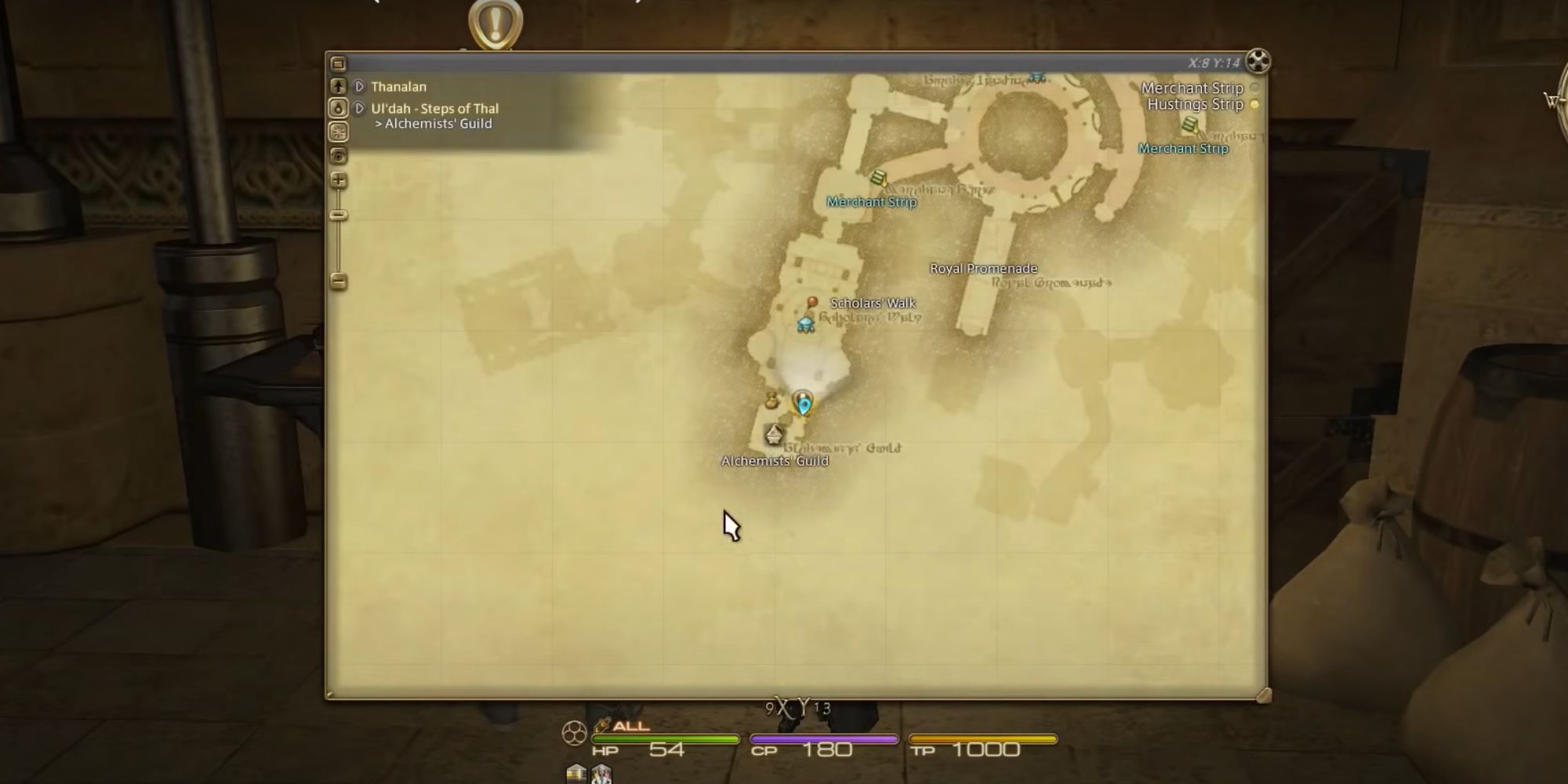Screen dimensions: 1568x784
Task: Close the map window
Action: 1258,61
